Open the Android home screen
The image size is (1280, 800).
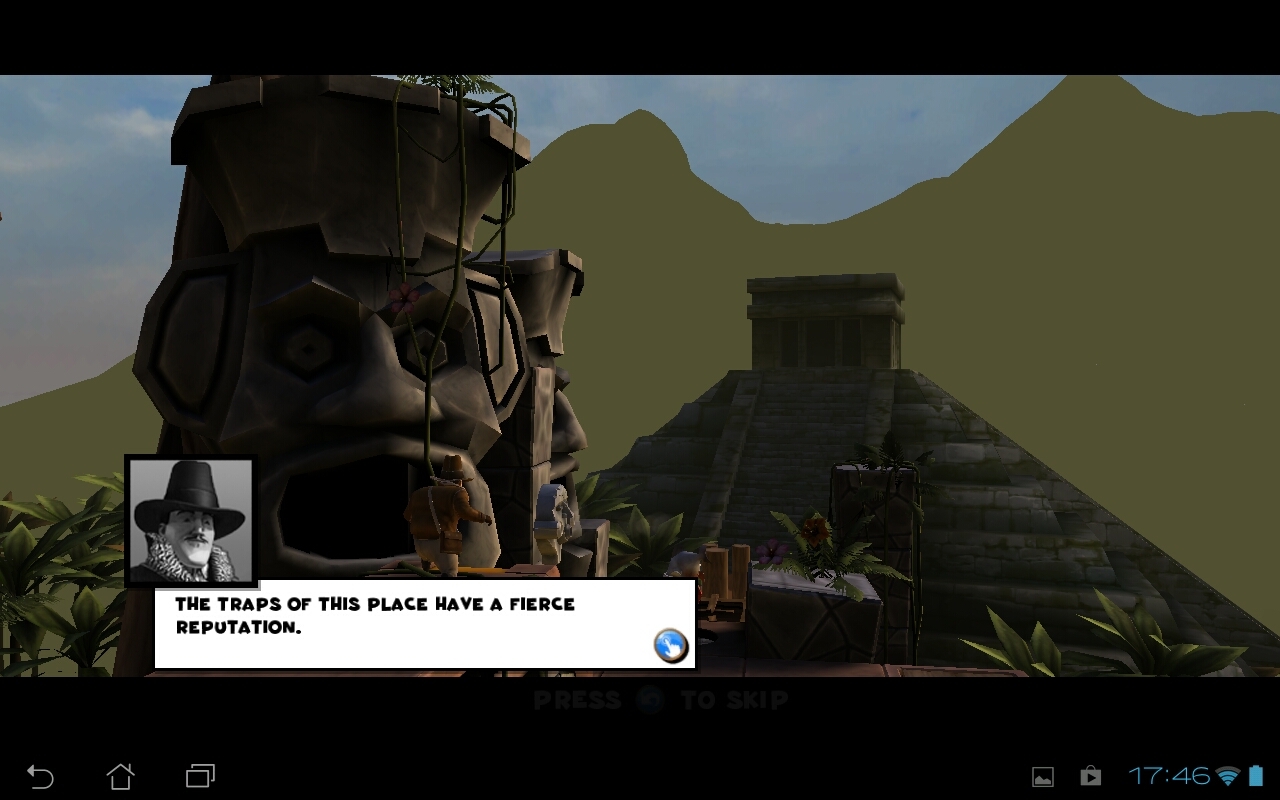(120, 776)
